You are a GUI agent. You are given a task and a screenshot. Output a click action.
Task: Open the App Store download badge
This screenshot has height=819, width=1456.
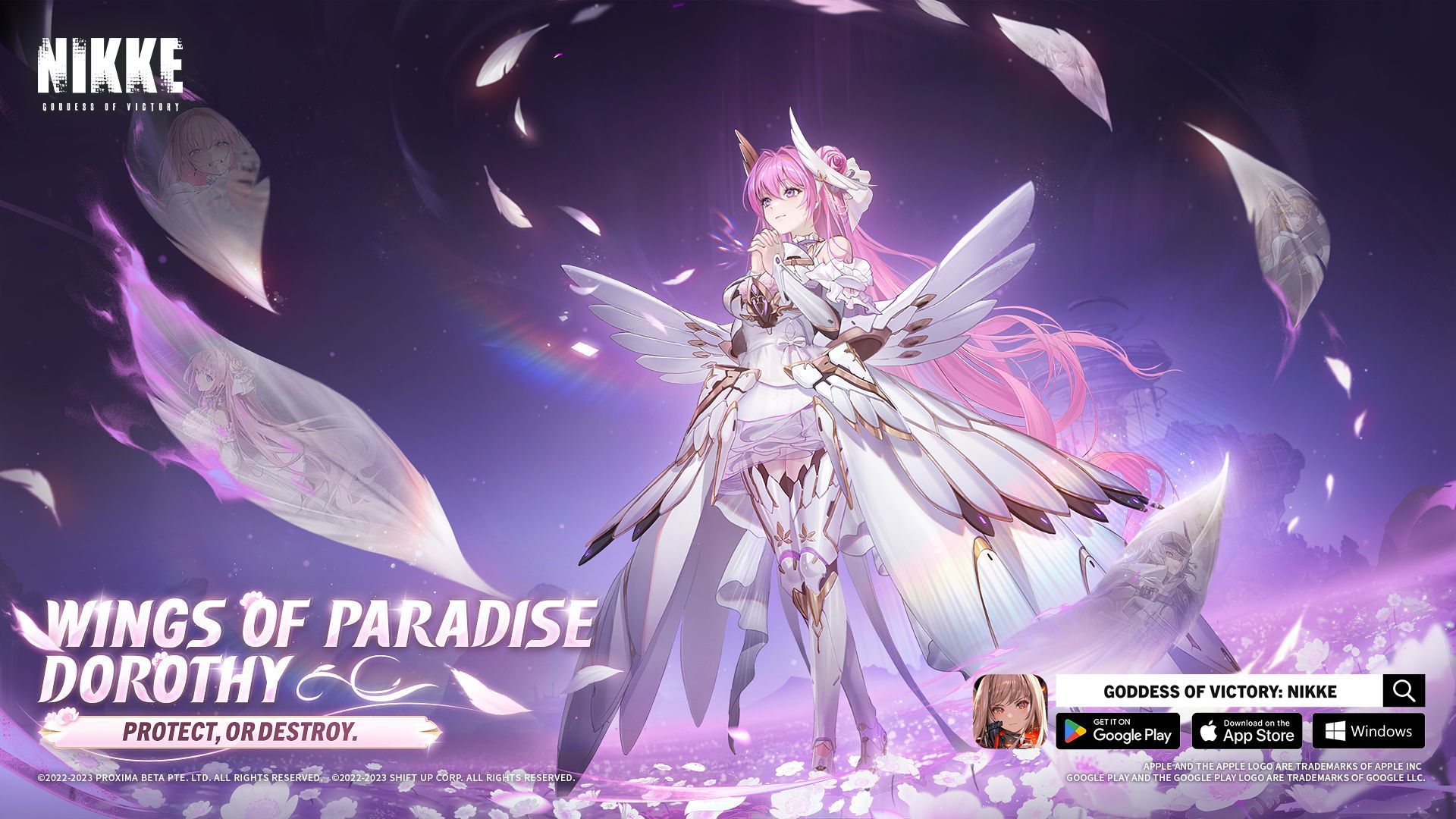coord(1247,731)
